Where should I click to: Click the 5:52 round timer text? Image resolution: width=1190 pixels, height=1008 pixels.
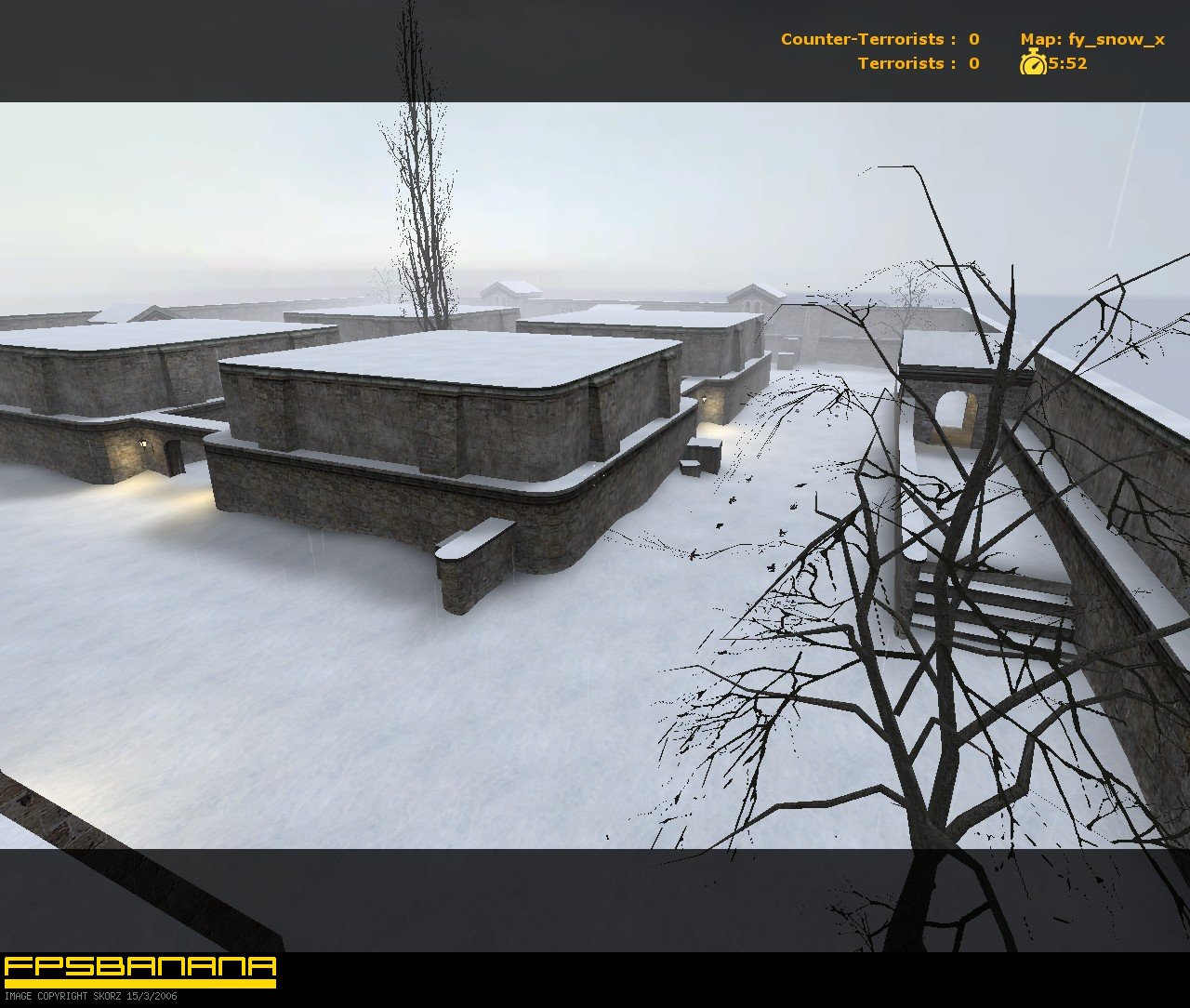tap(1067, 63)
